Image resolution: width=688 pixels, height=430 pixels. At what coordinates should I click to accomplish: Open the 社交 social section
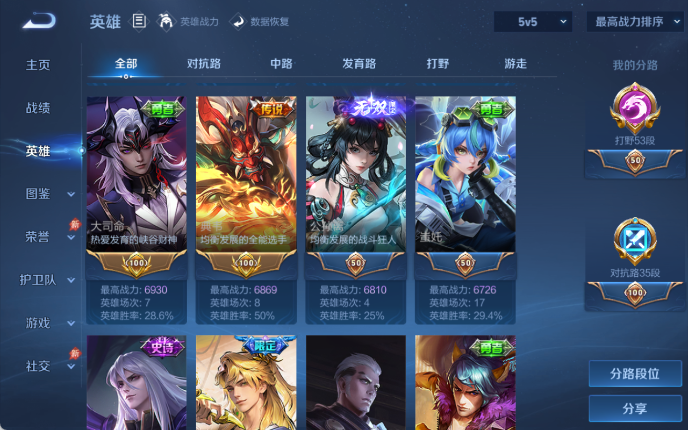(x=38, y=366)
